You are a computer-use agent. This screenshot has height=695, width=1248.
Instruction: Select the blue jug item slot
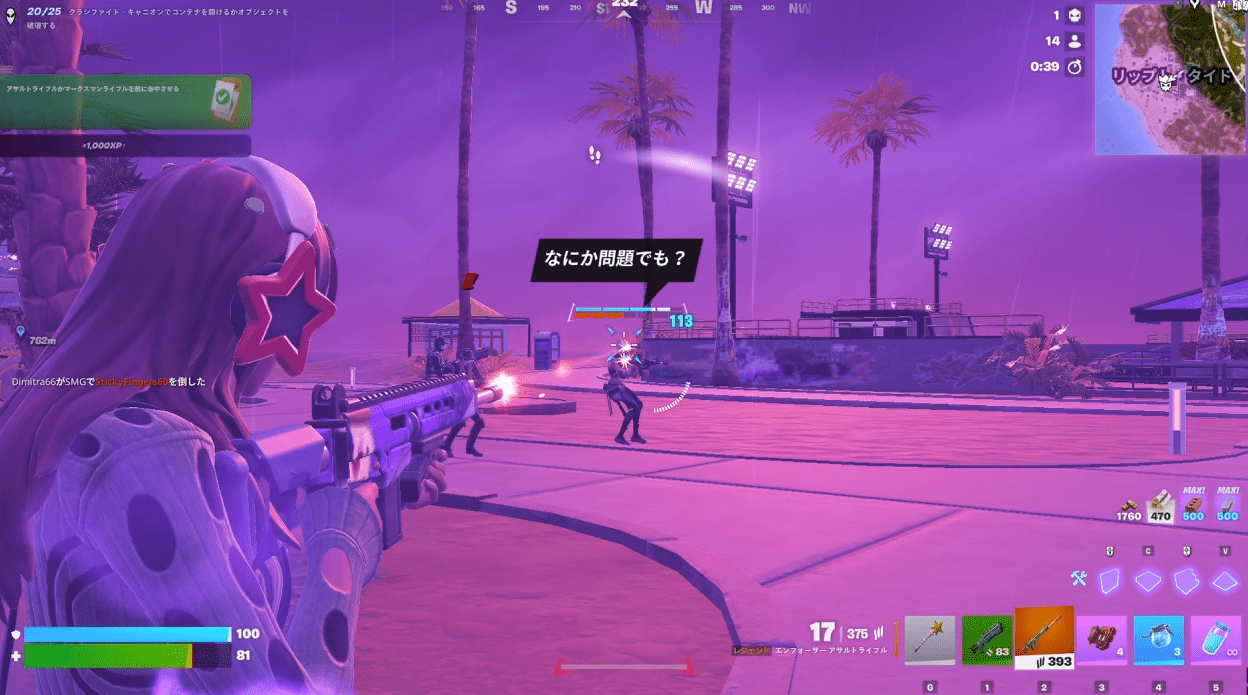tap(1158, 640)
